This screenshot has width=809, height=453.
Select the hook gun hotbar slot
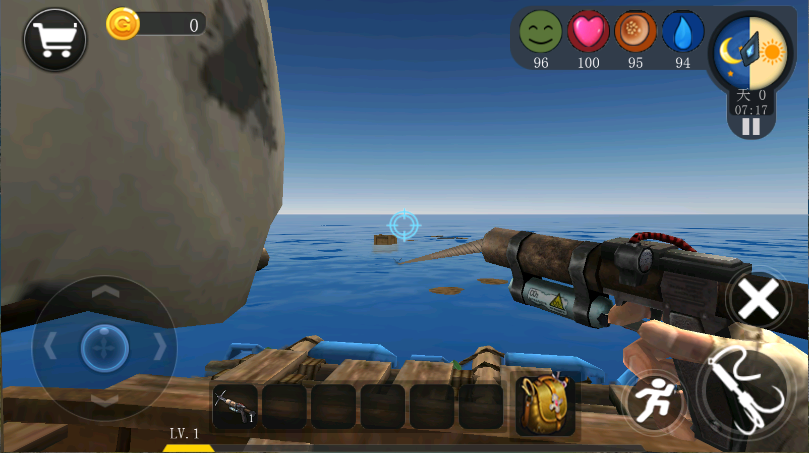tap(235, 406)
